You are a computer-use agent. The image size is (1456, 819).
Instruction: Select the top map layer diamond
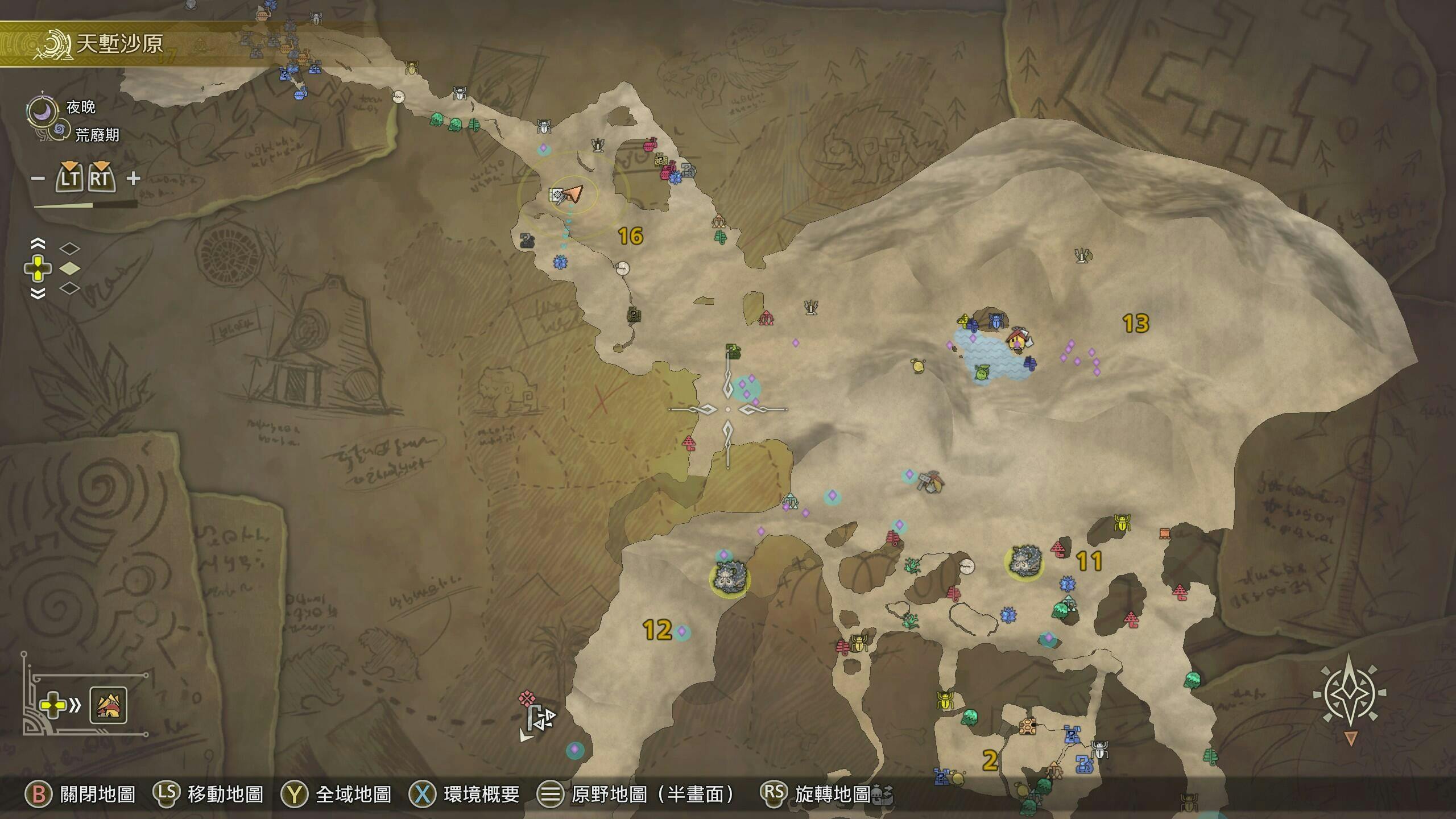[x=70, y=249]
